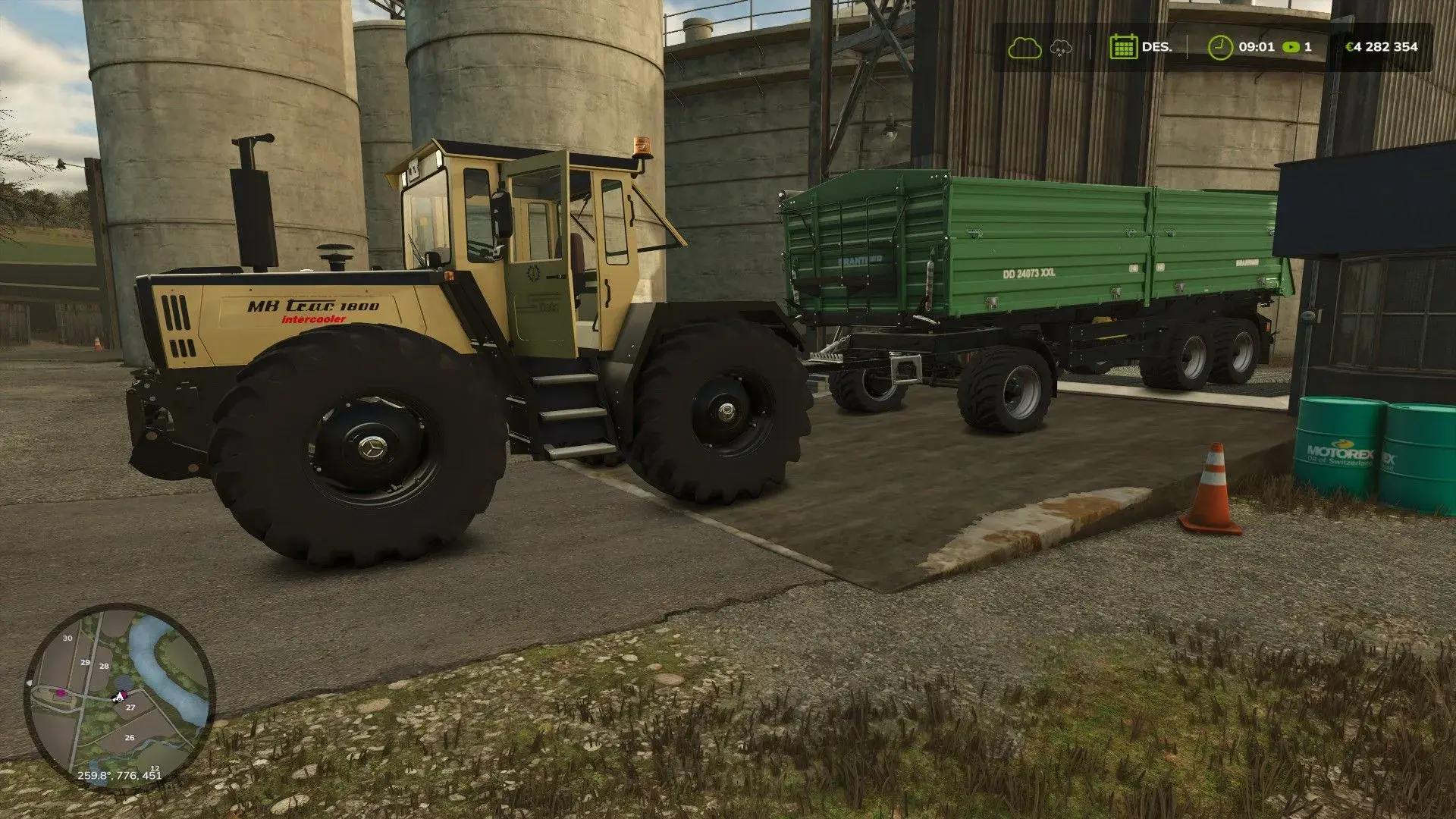Click the green clock icon
Viewport: 1456px width, 819px height.
click(x=1220, y=47)
